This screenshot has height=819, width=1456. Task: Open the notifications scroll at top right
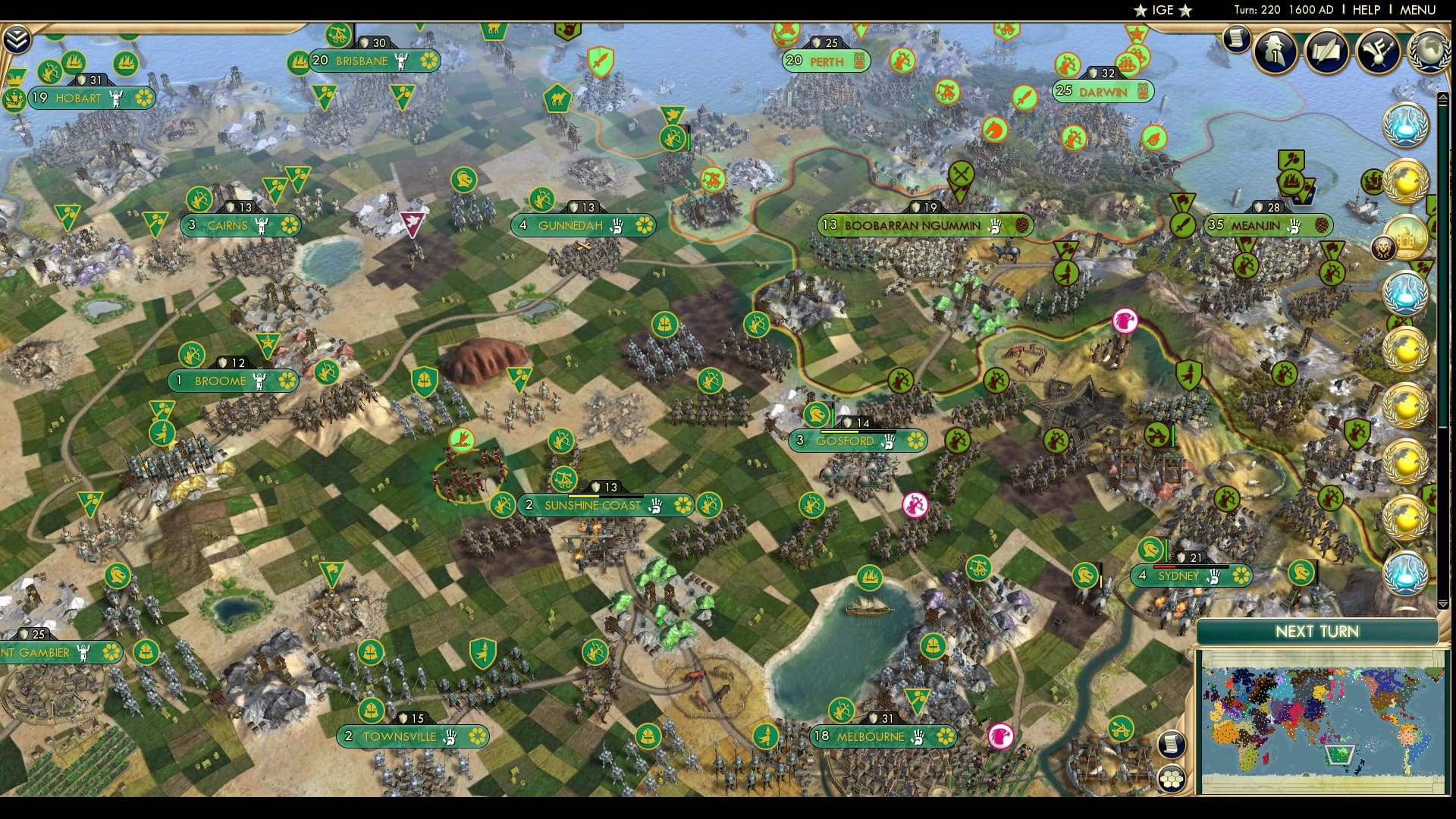pos(1238,39)
